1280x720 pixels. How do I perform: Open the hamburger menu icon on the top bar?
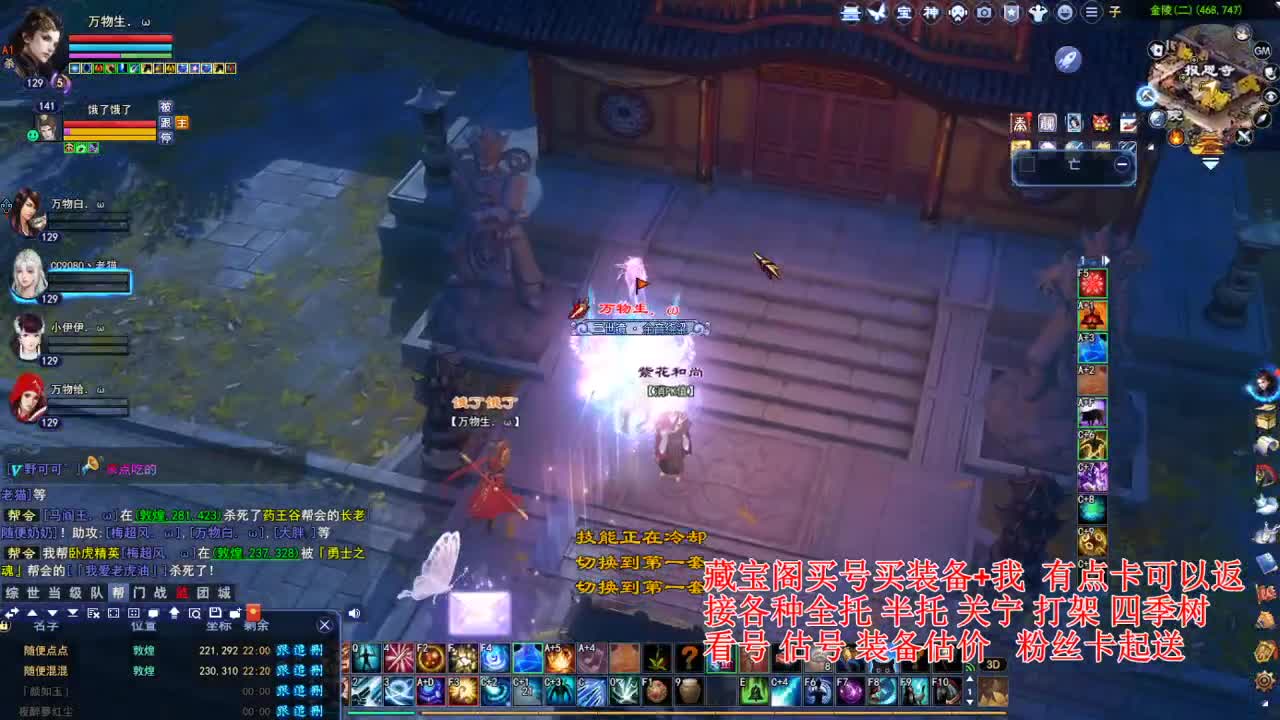click(x=1092, y=14)
